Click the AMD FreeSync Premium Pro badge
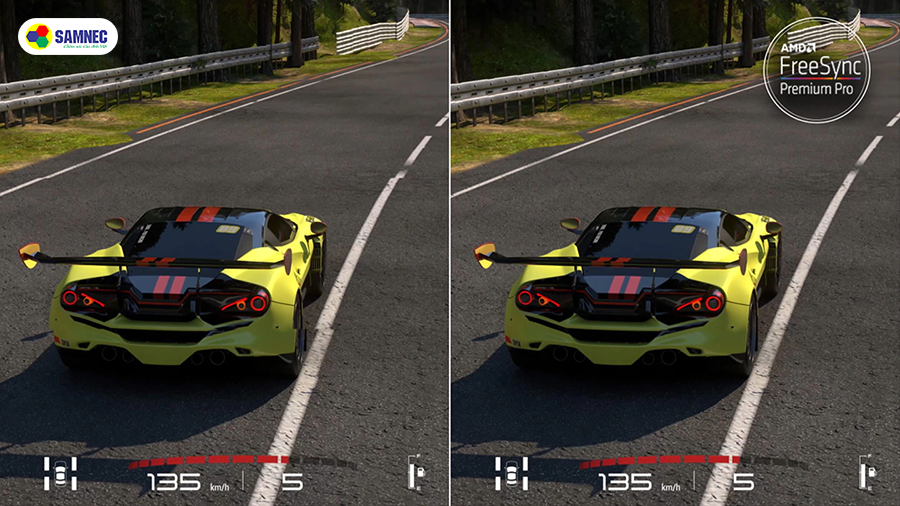Image resolution: width=900 pixels, height=506 pixels. point(823,71)
